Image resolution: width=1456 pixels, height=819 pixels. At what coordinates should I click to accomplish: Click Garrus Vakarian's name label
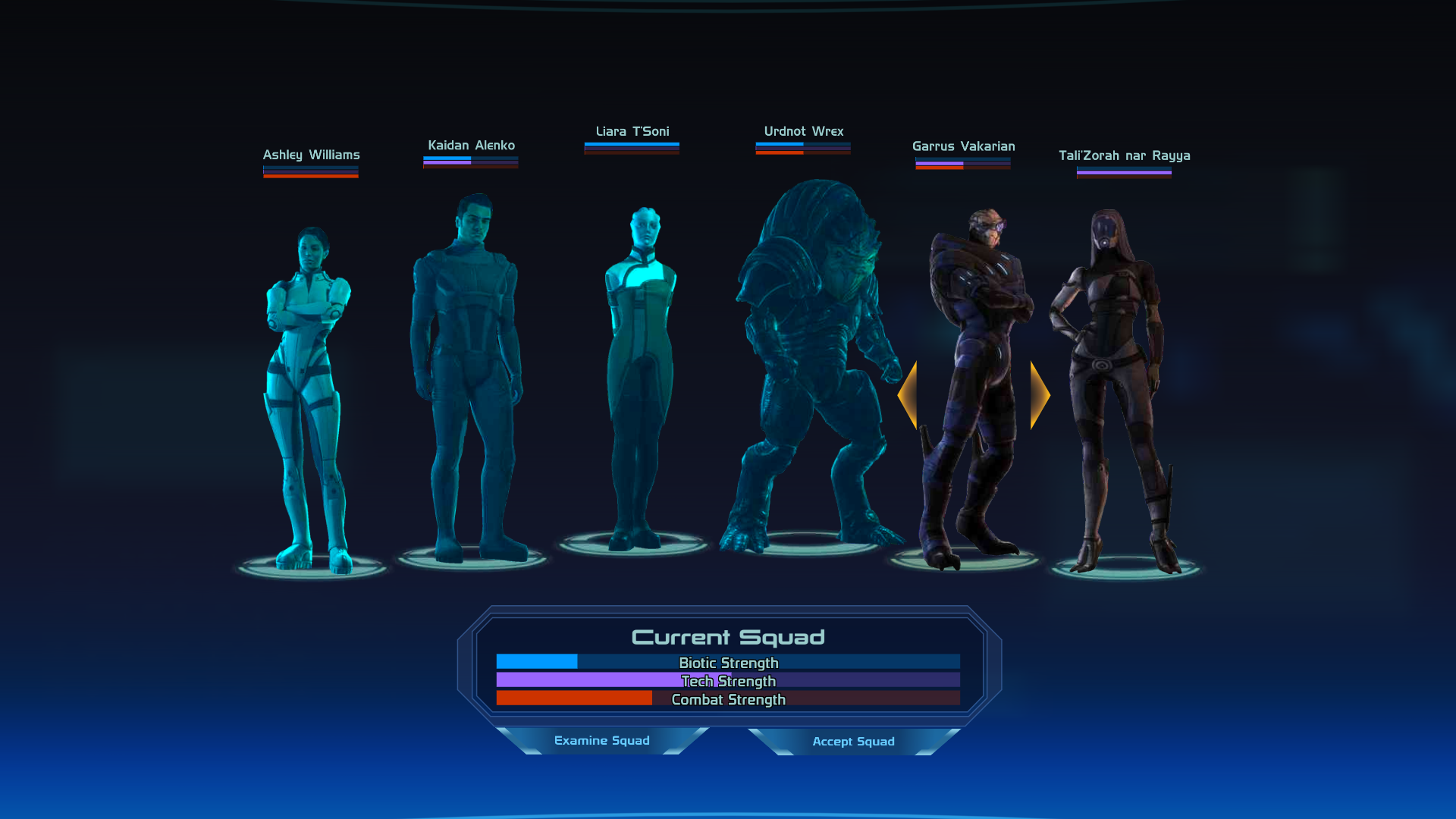pos(963,146)
